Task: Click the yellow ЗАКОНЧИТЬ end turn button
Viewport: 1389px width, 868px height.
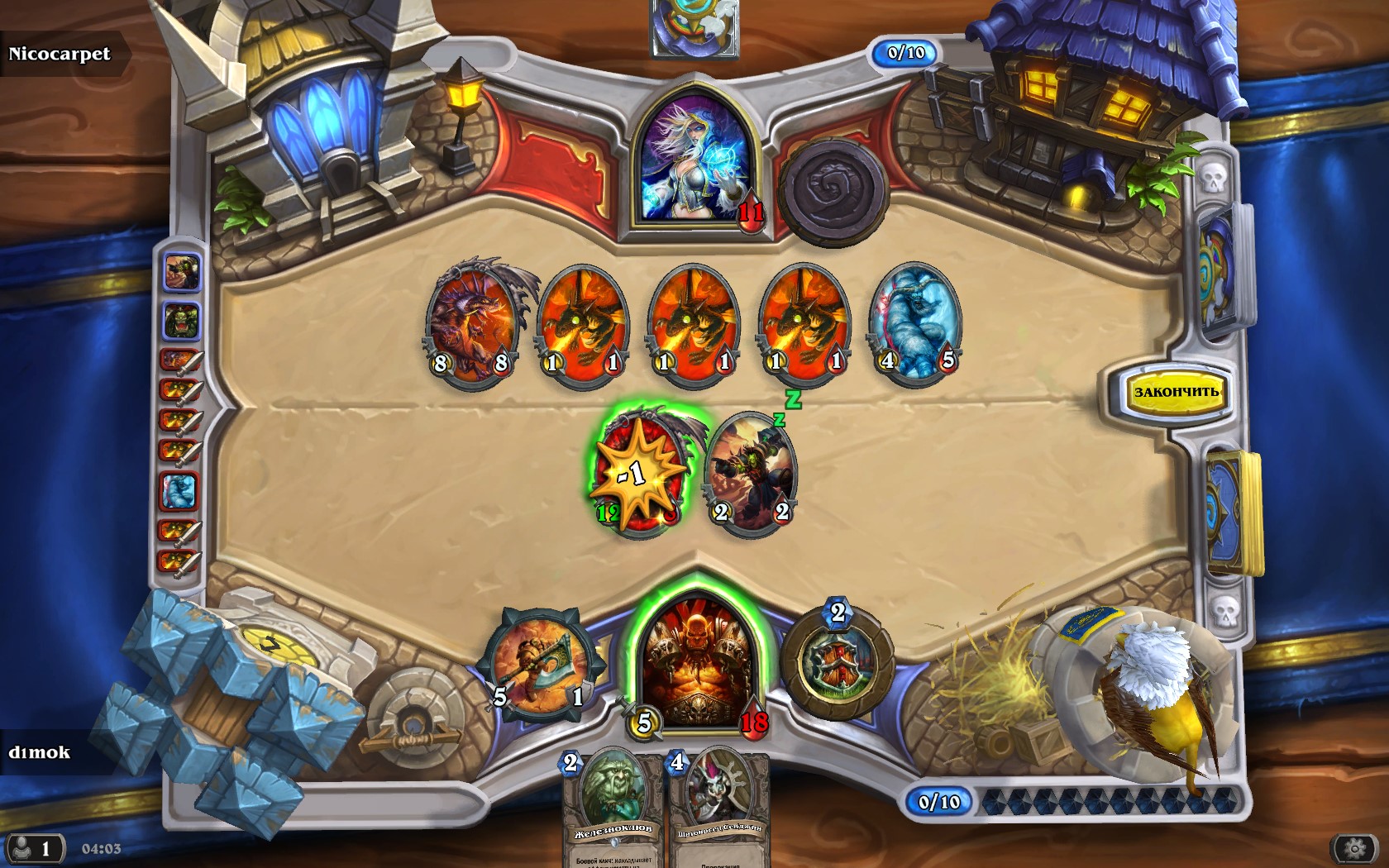Action: tap(1175, 392)
